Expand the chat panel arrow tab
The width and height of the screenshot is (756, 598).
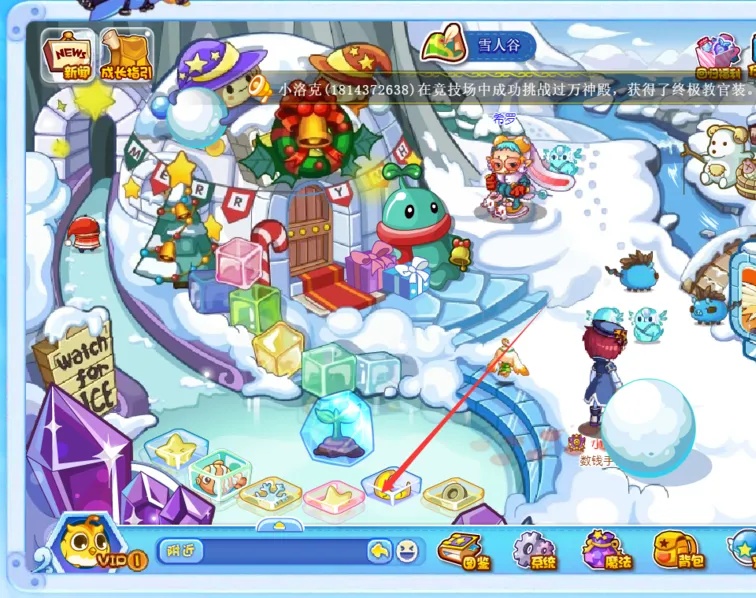click(x=274, y=525)
